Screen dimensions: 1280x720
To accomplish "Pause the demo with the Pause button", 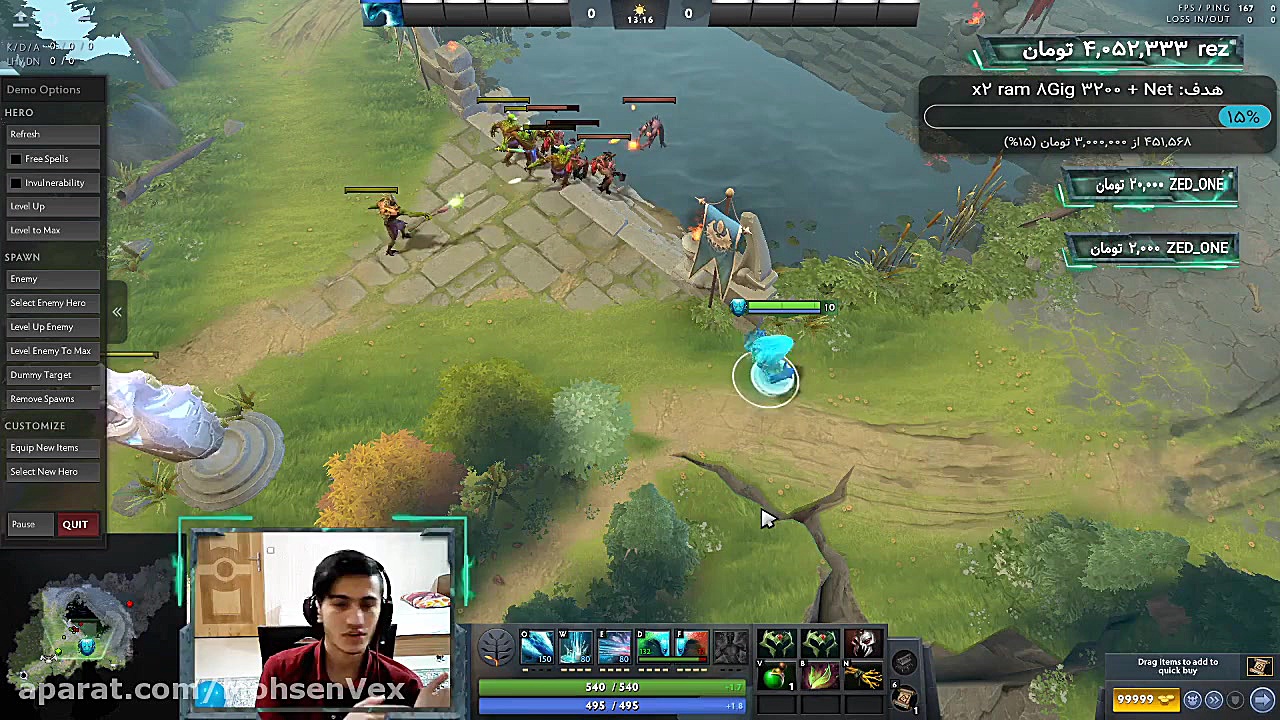I will click(x=23, y=524).
